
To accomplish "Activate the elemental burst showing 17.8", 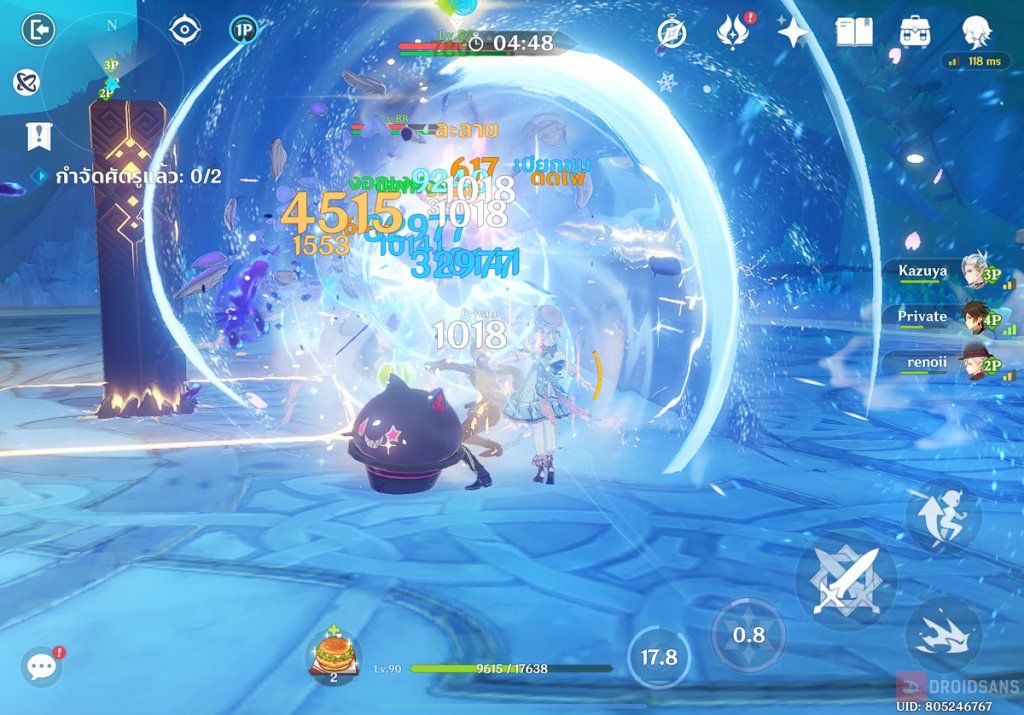I will click(658, 657).
